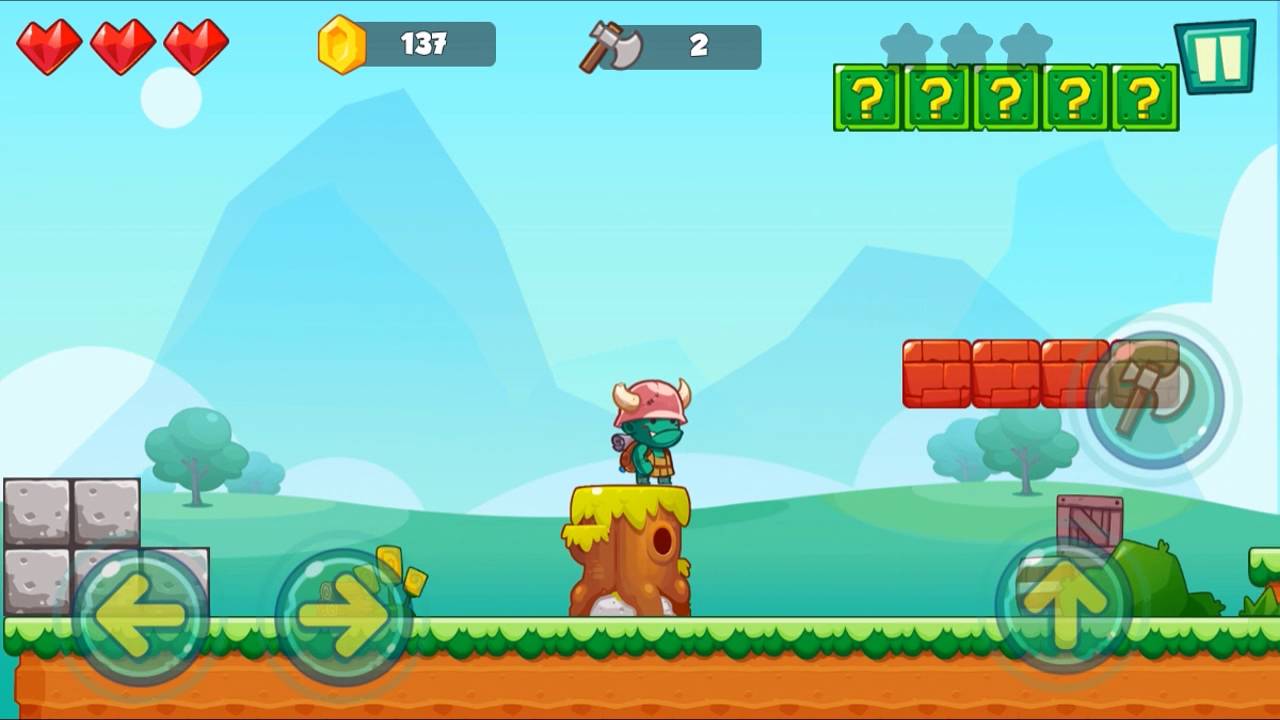
Task: Click the axe count showing 2
Action: [700, 44]
